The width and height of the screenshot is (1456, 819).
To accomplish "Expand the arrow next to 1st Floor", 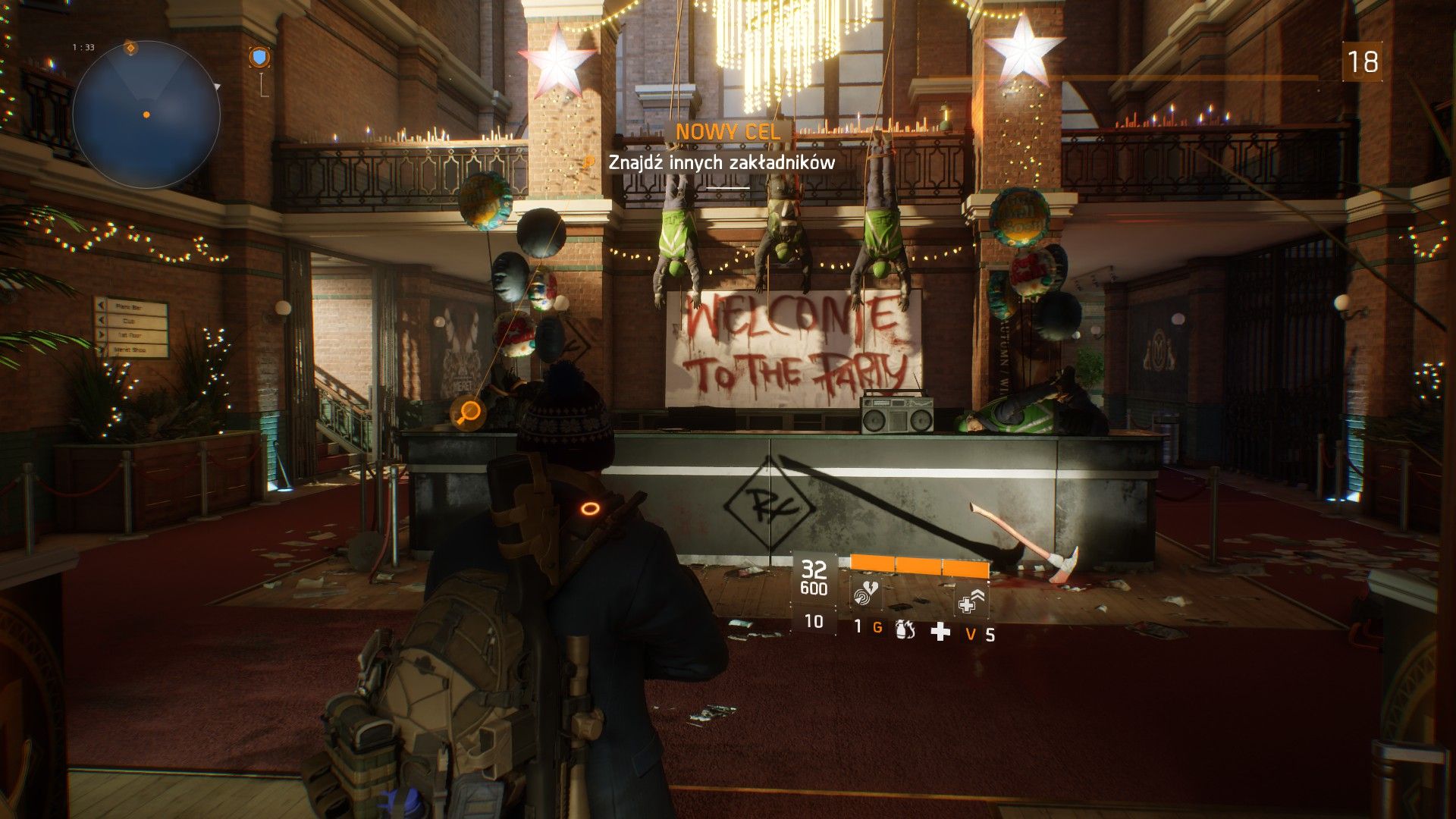I will tap(102, 334).
